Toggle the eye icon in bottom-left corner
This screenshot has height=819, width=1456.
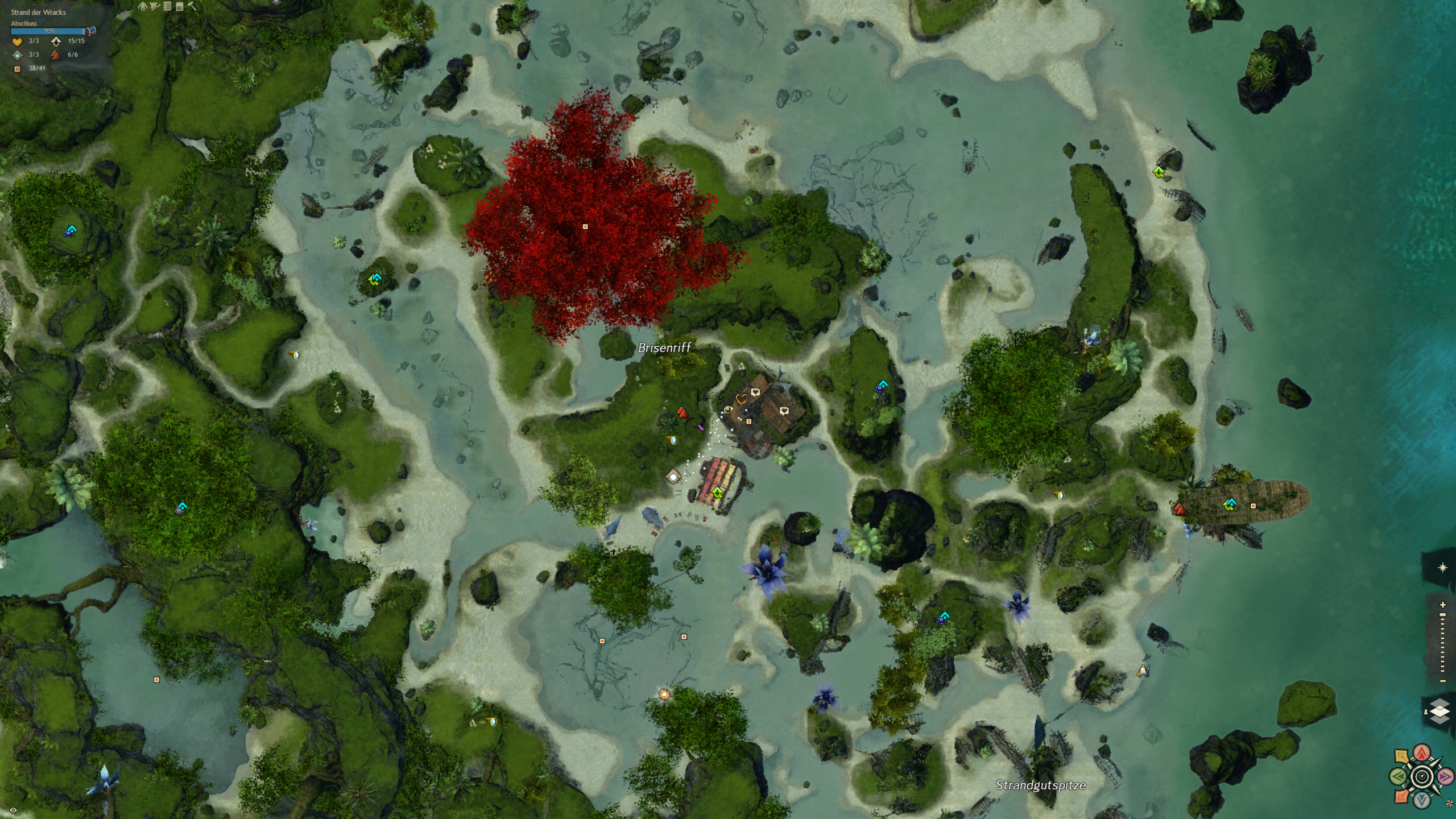[x=13, y=810]
